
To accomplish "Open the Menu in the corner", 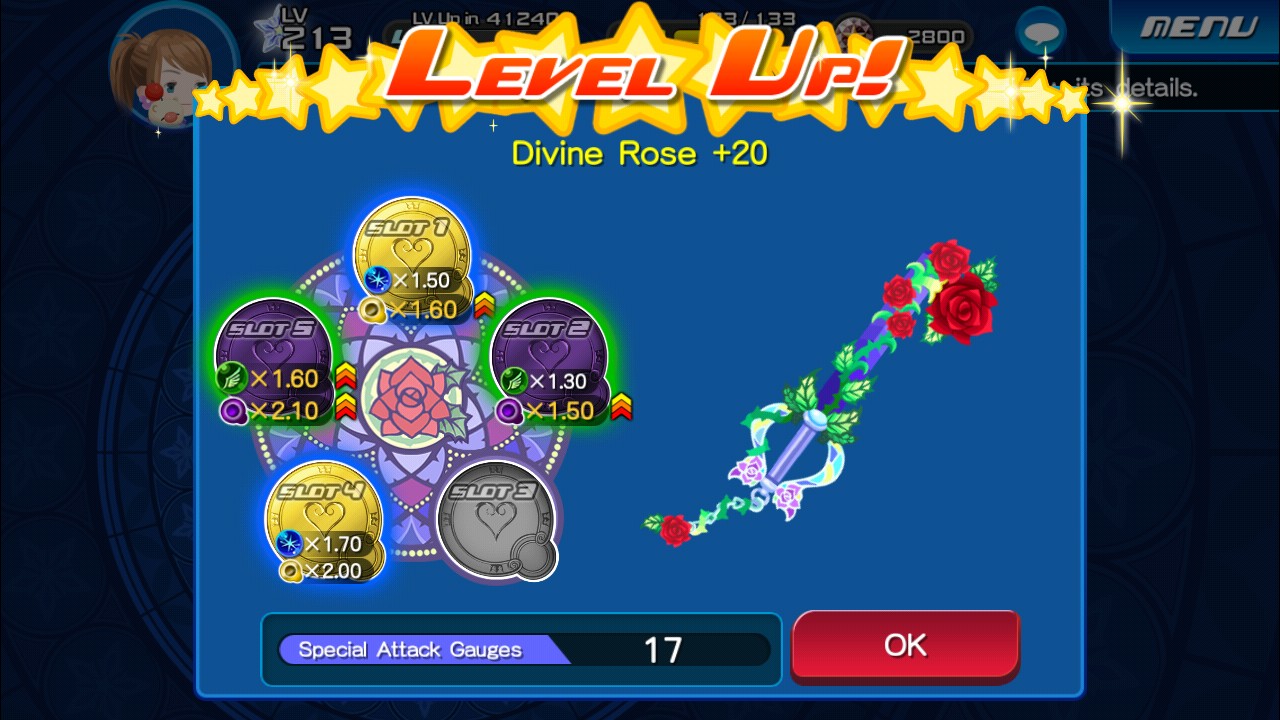I will tap(1199, 27).
